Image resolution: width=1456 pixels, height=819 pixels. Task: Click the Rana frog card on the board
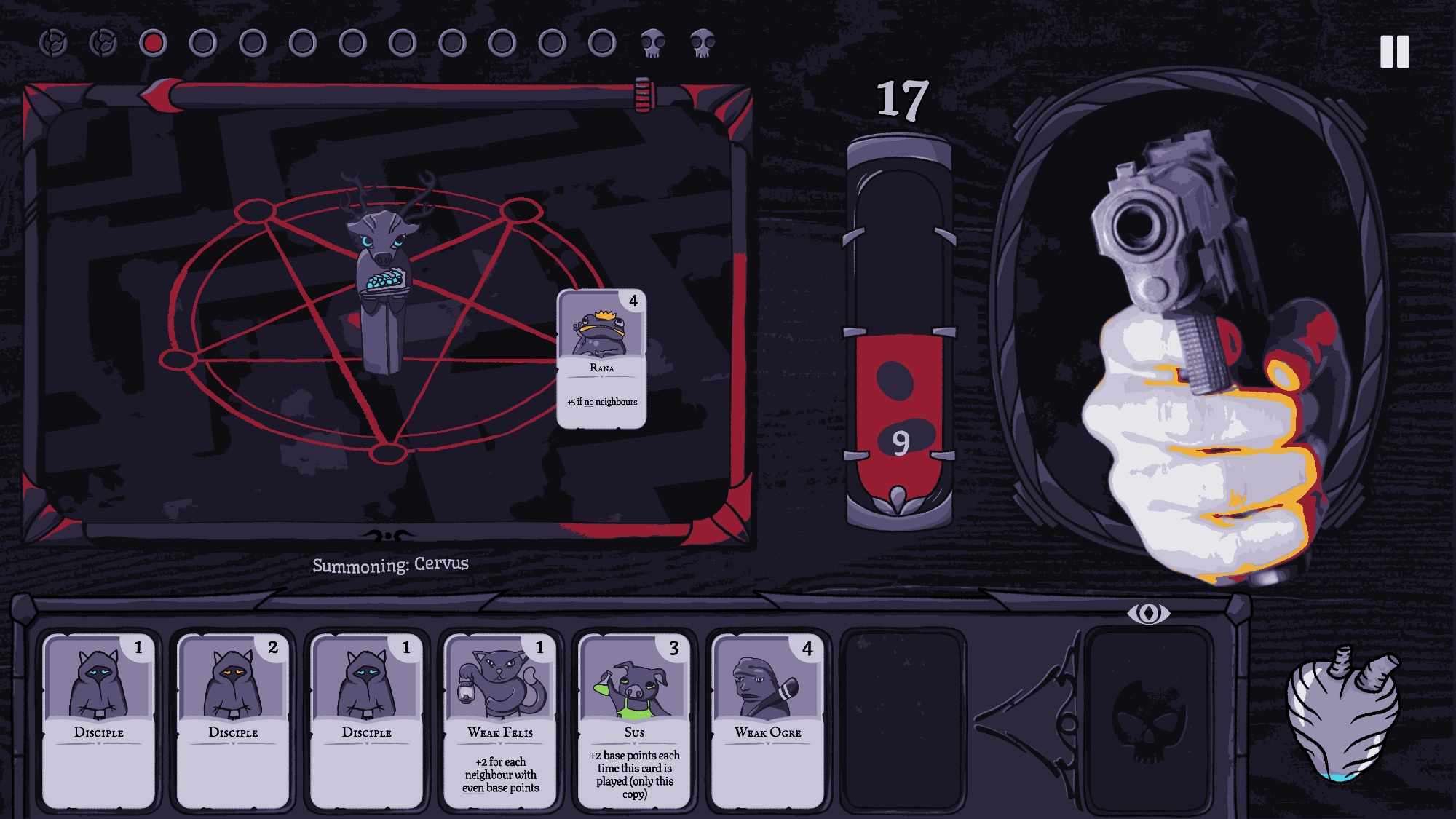[x=601, y=358]
